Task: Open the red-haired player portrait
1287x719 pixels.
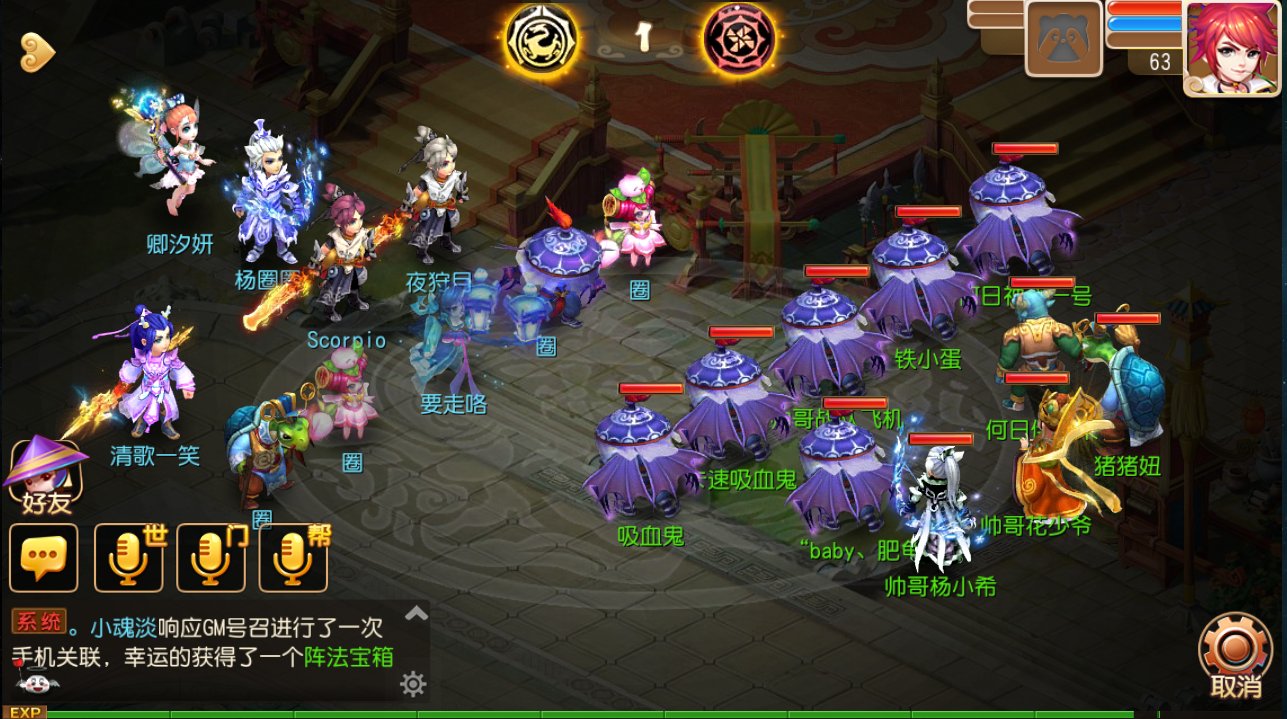Action: (1232, 48)
